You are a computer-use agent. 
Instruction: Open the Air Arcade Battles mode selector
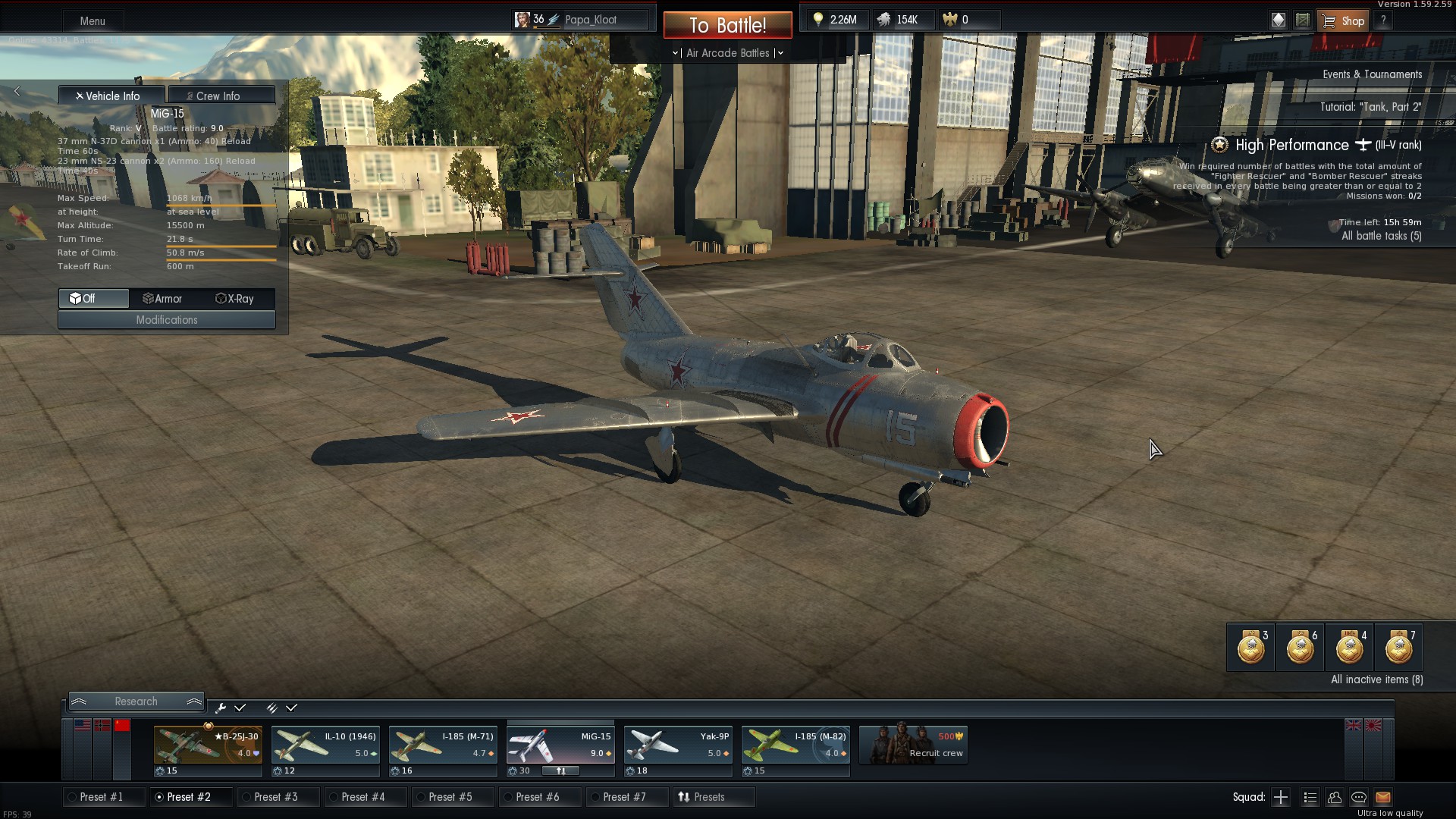coord(727,53)
